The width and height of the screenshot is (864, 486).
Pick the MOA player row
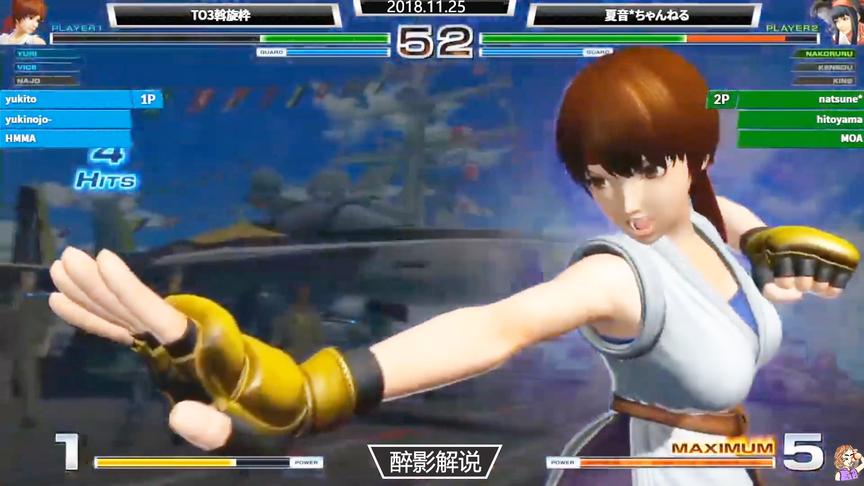click(x=800, y=138)
